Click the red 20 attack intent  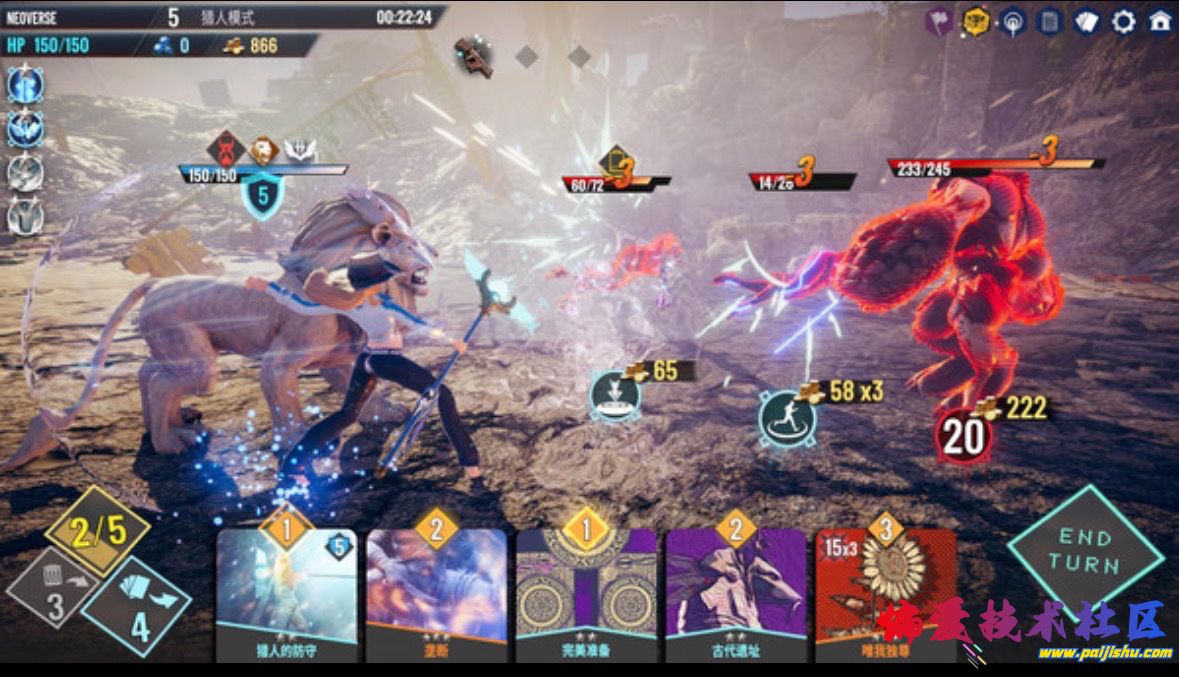pos(963,438)
